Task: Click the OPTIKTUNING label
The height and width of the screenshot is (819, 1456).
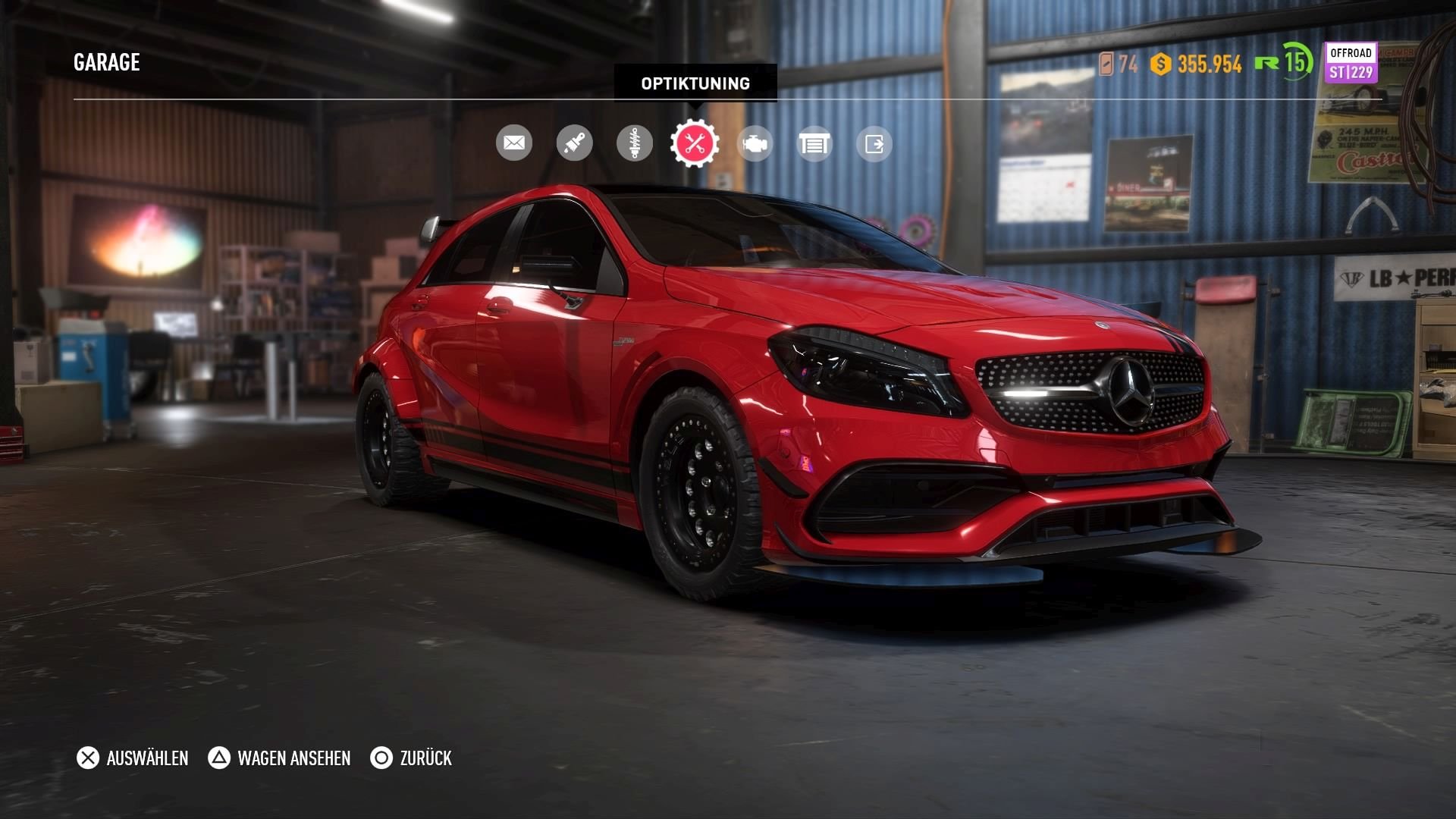Action: tap(695, 83)
